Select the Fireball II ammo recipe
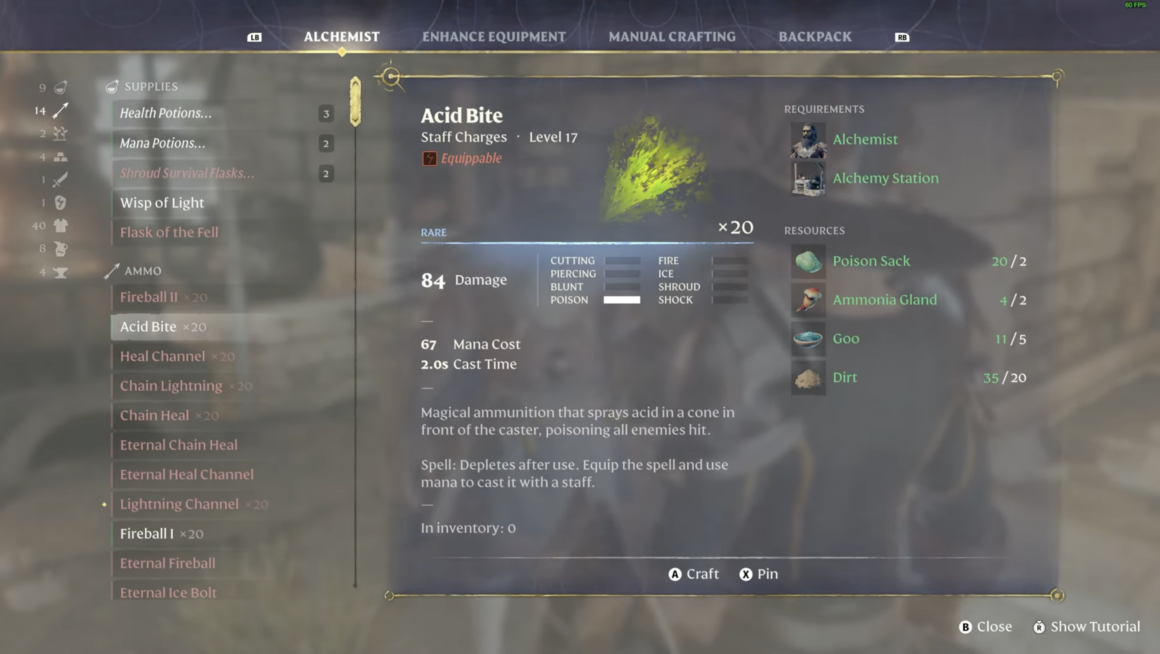 tap(149, 297)
